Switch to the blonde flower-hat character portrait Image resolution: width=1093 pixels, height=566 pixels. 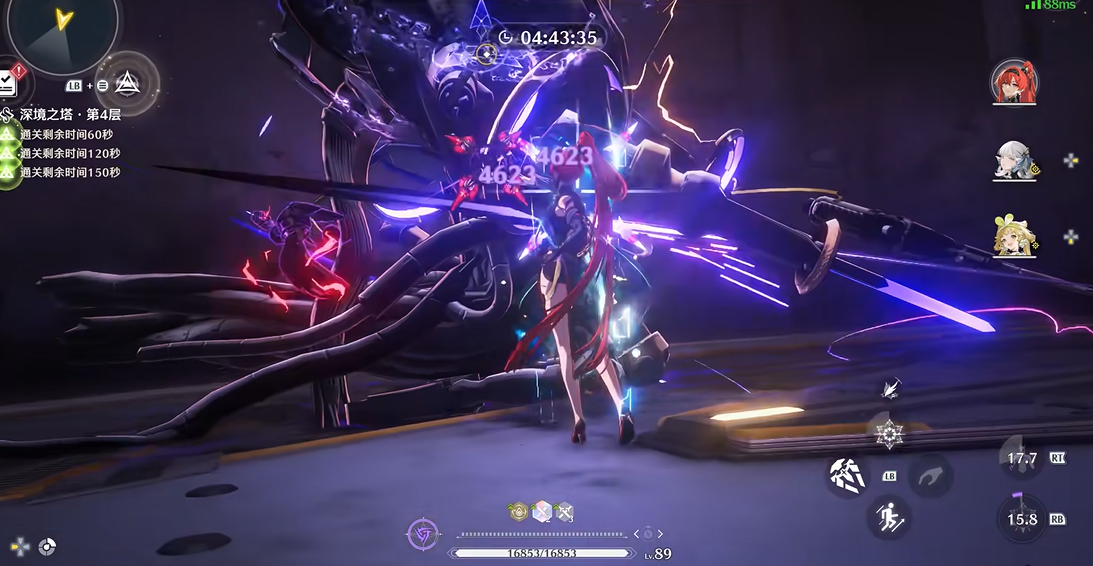point(1013,236)
